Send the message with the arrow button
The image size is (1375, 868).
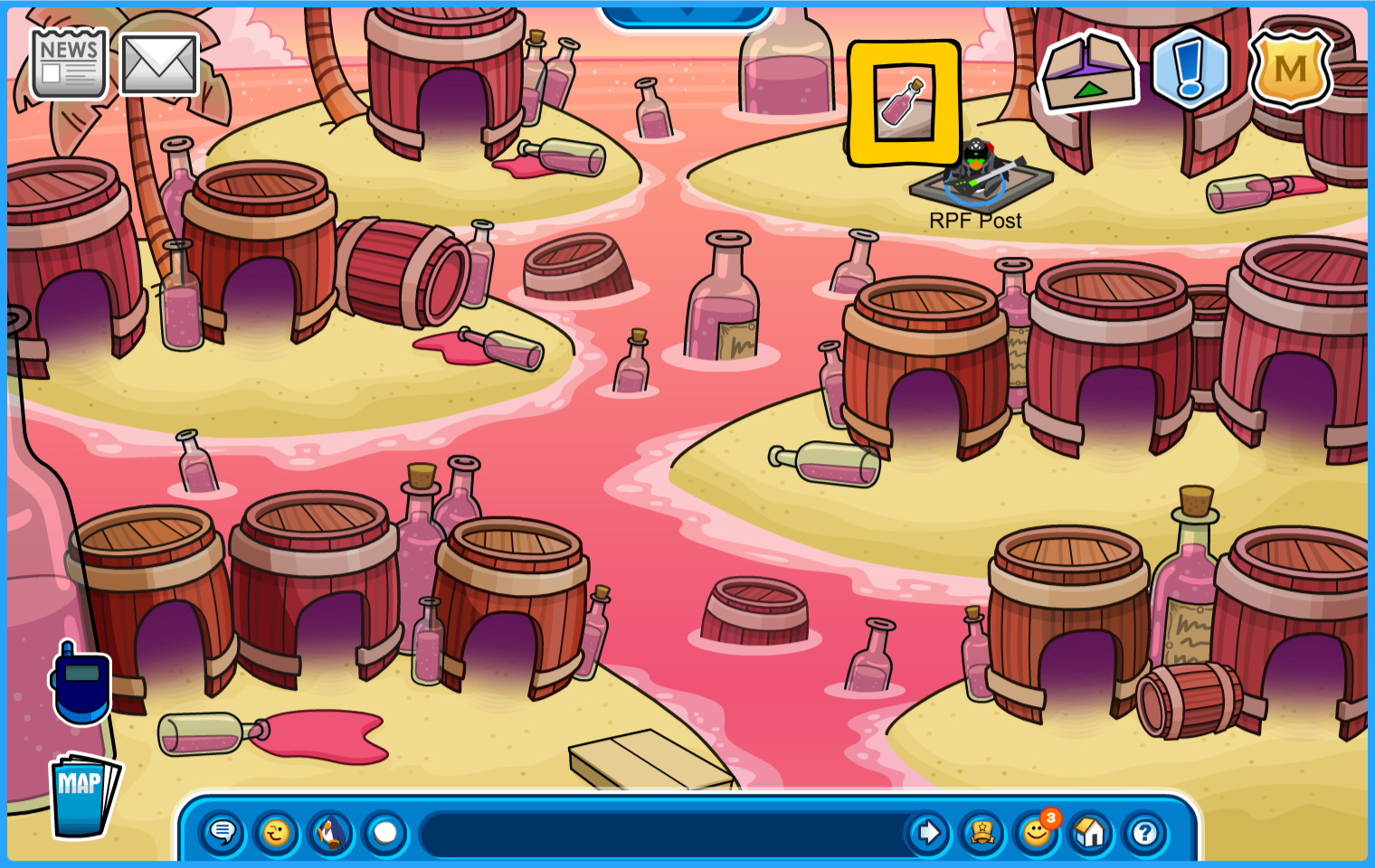[x=928, y=832]
